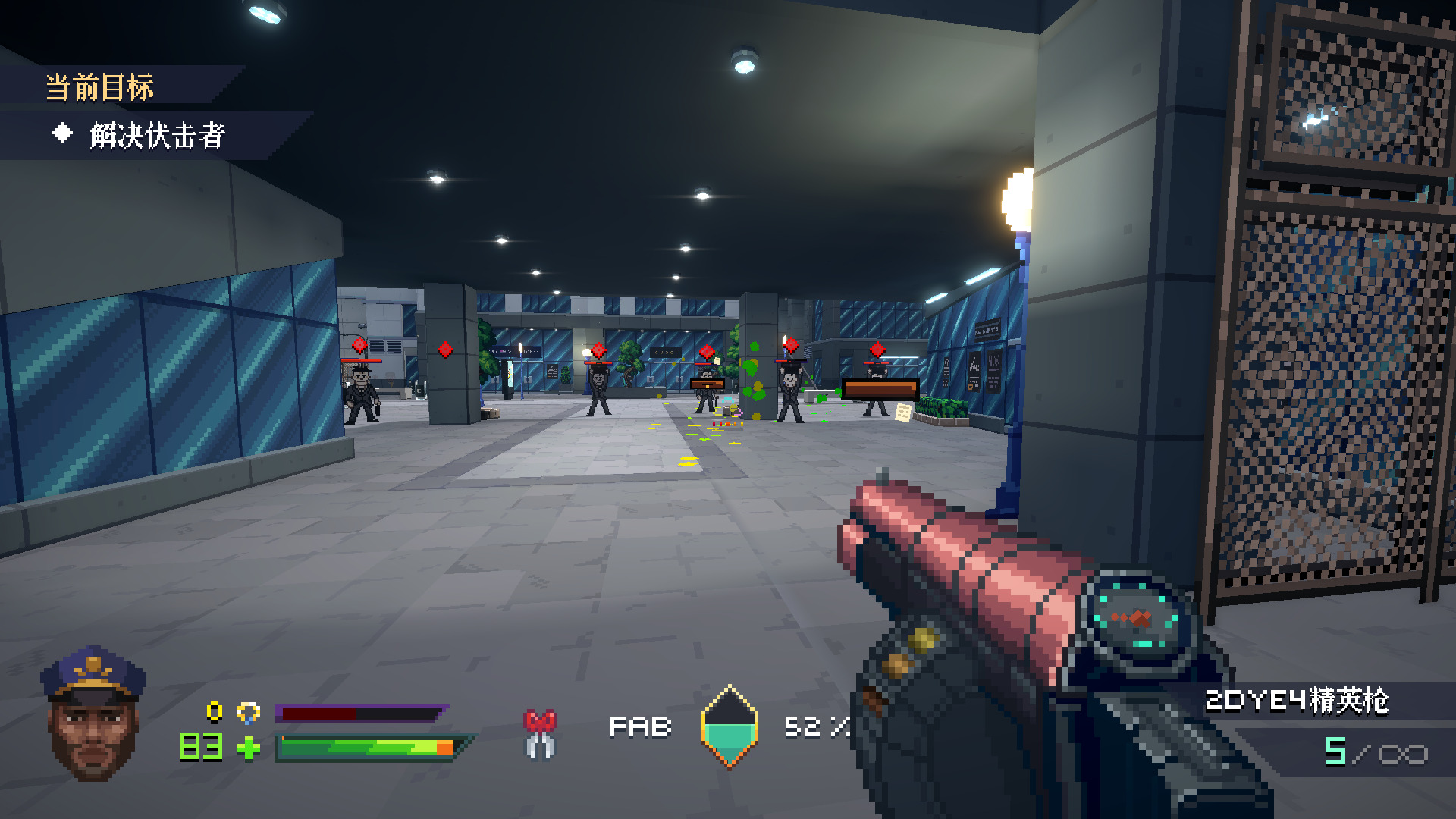Click the diamond style gem icon
Image resolution: width=1456 pixels, height=819 pixels.
point(729,726)
